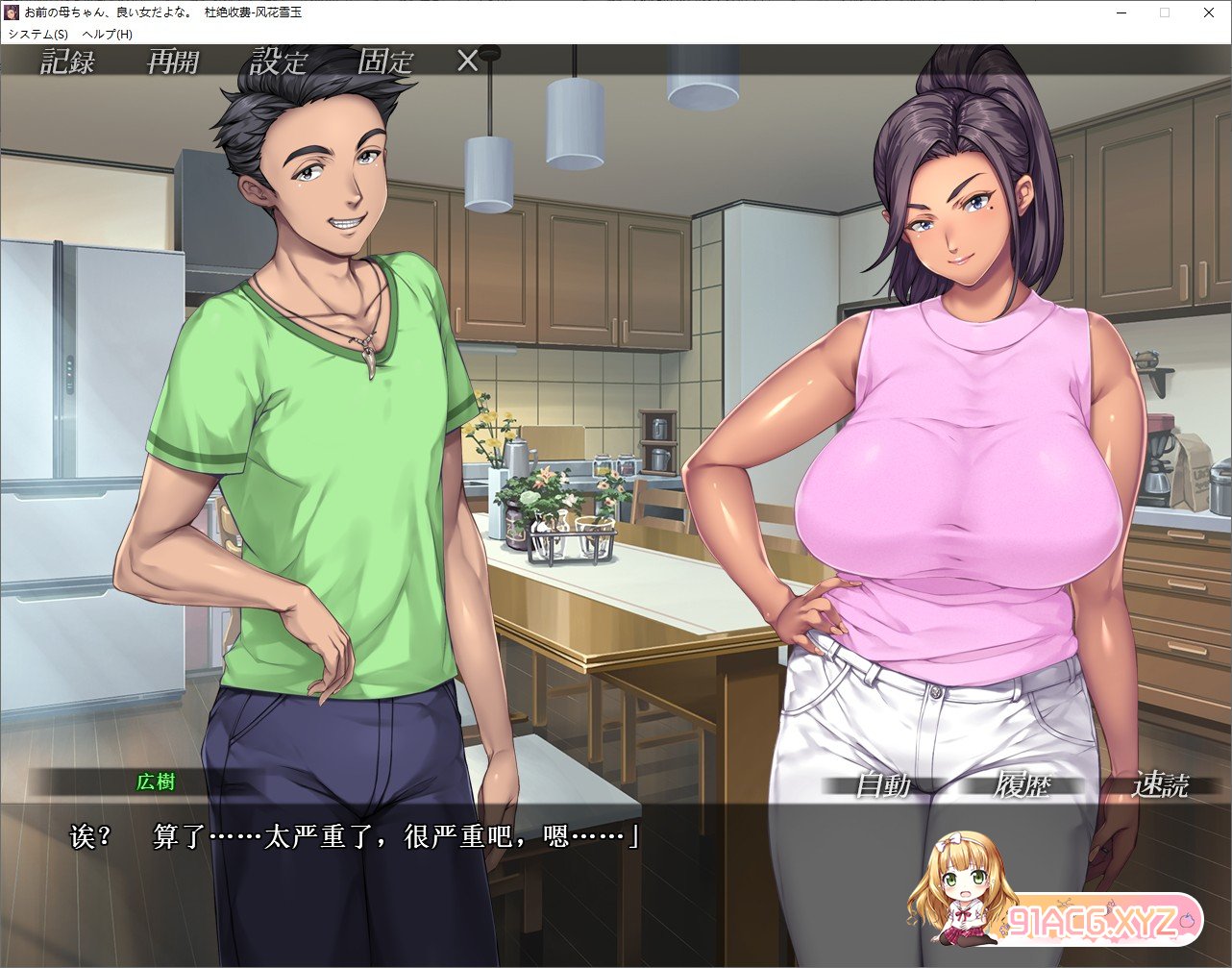The height and width of the screenshot is (968, 1232).
Task: Toggle the 固定 menu pin
Action: pos(385,62)
